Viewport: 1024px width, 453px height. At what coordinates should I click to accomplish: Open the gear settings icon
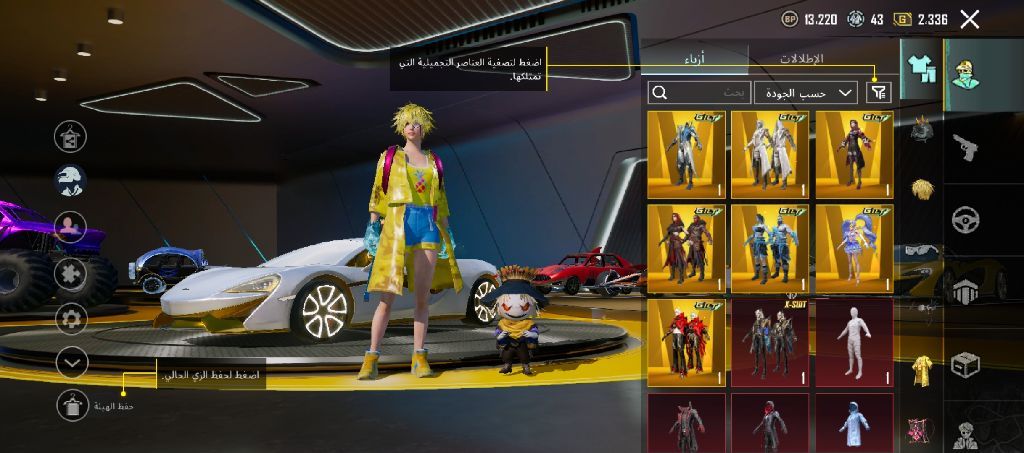click(71, 319)
